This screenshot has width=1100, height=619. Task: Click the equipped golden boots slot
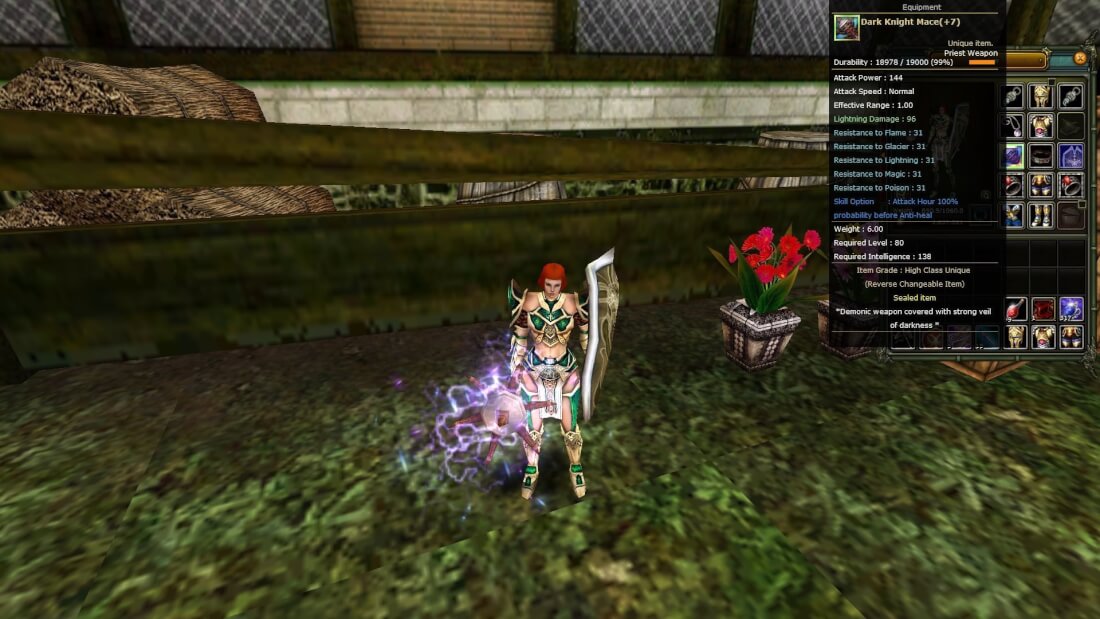1042,215
